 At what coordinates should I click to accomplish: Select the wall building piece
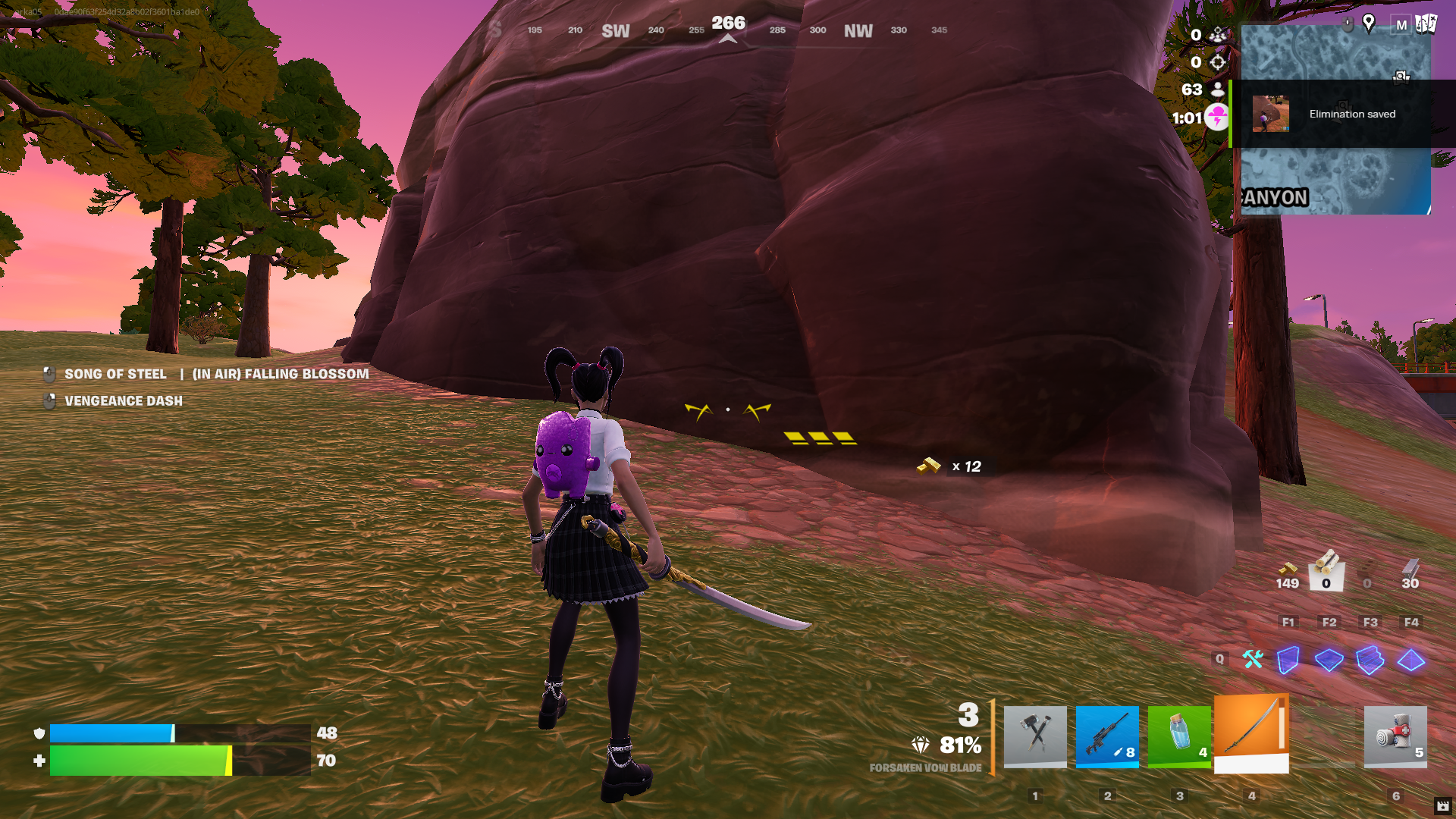point(1288,660)
